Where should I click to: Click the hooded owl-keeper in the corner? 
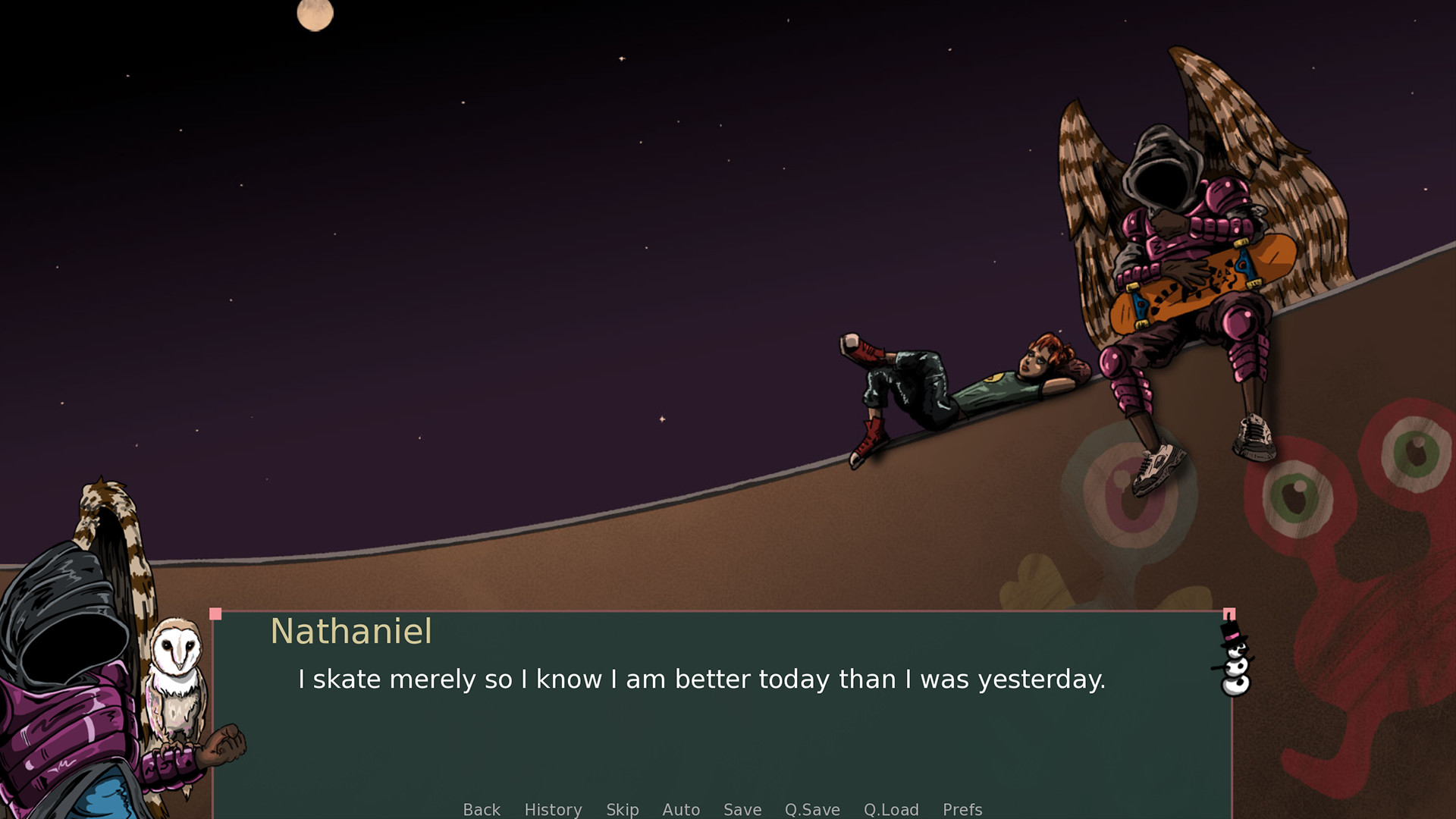[x=68, y=667]
